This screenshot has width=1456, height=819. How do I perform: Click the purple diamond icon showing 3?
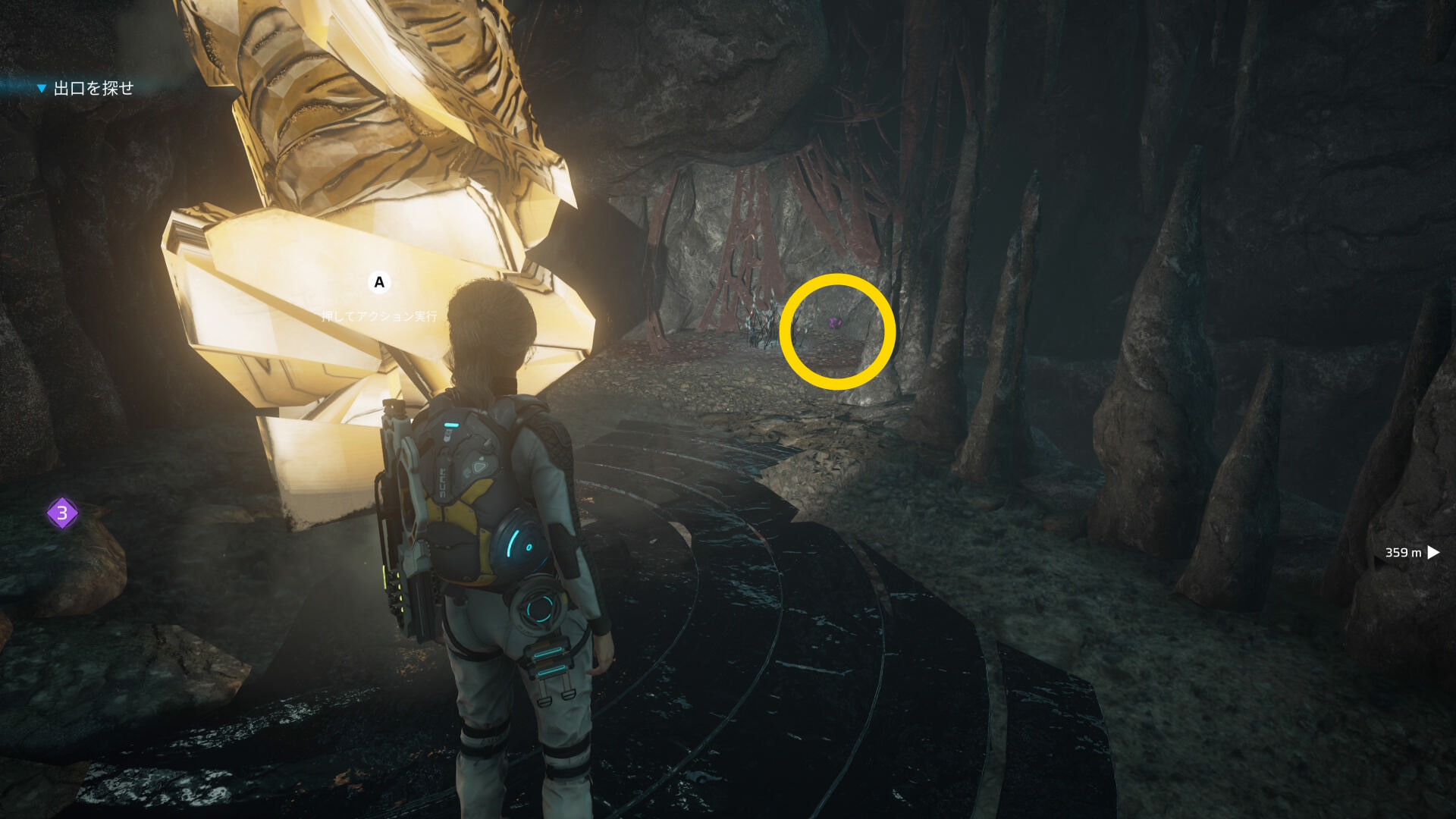(62, 513)
